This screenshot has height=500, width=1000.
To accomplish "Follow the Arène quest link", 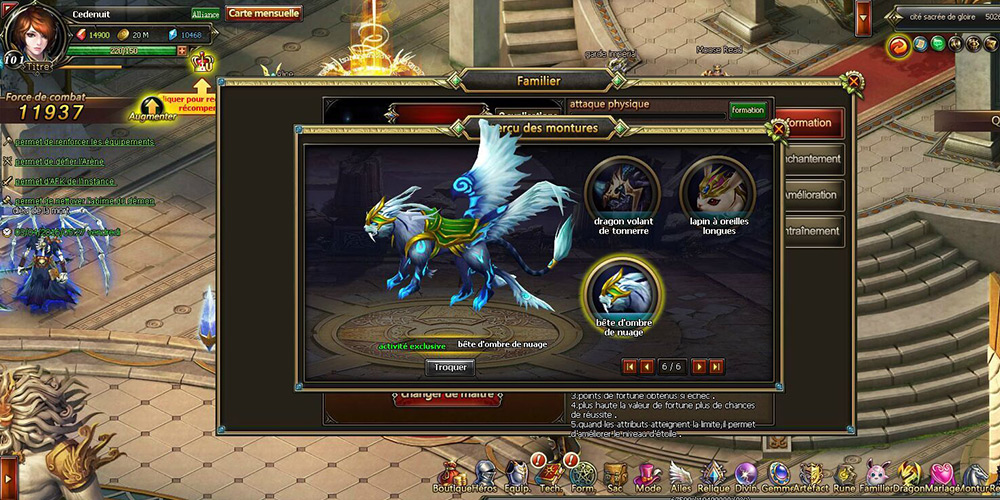I will 60,161.
